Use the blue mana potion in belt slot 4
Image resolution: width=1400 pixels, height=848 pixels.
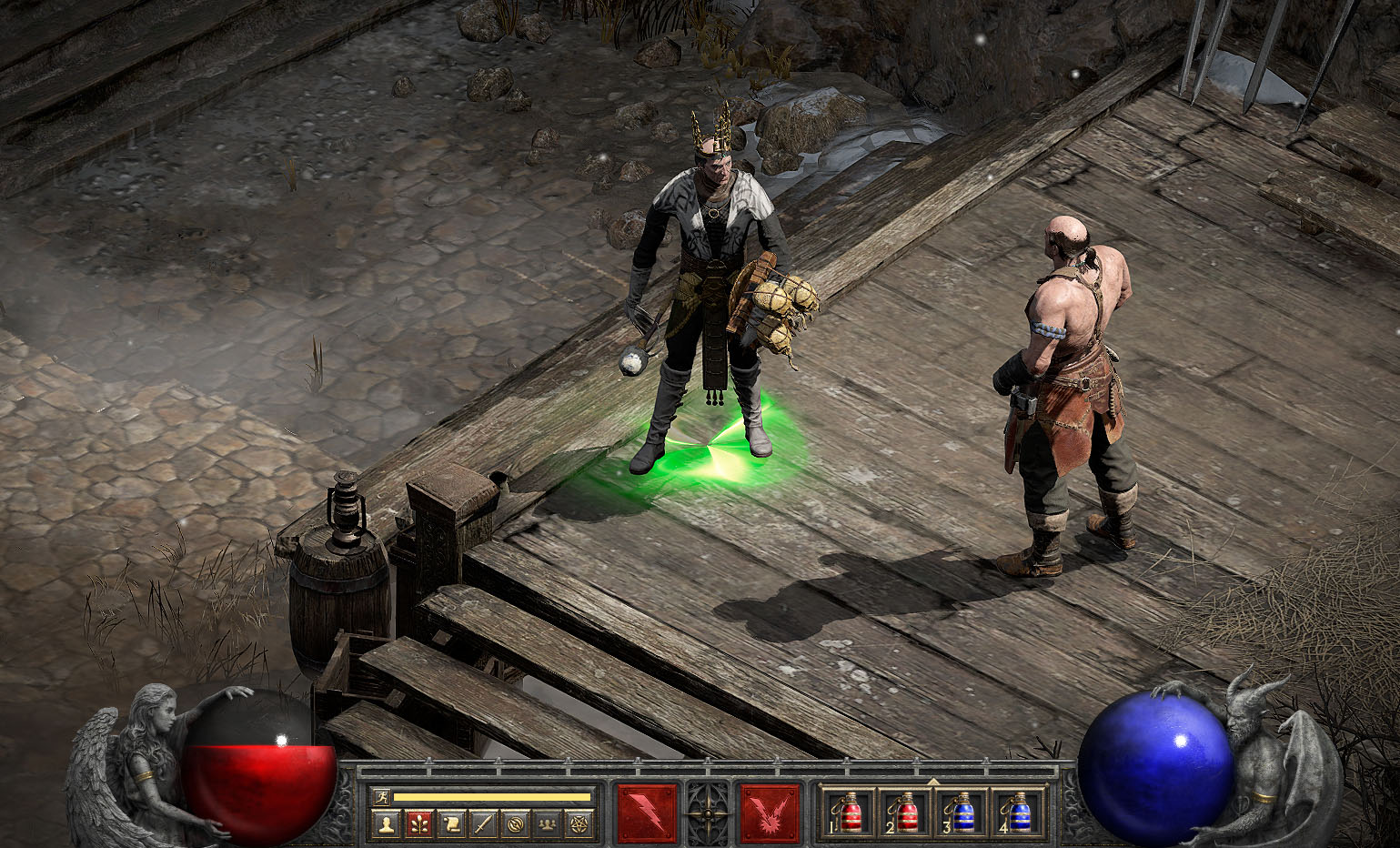click(x=1018, y=812)
